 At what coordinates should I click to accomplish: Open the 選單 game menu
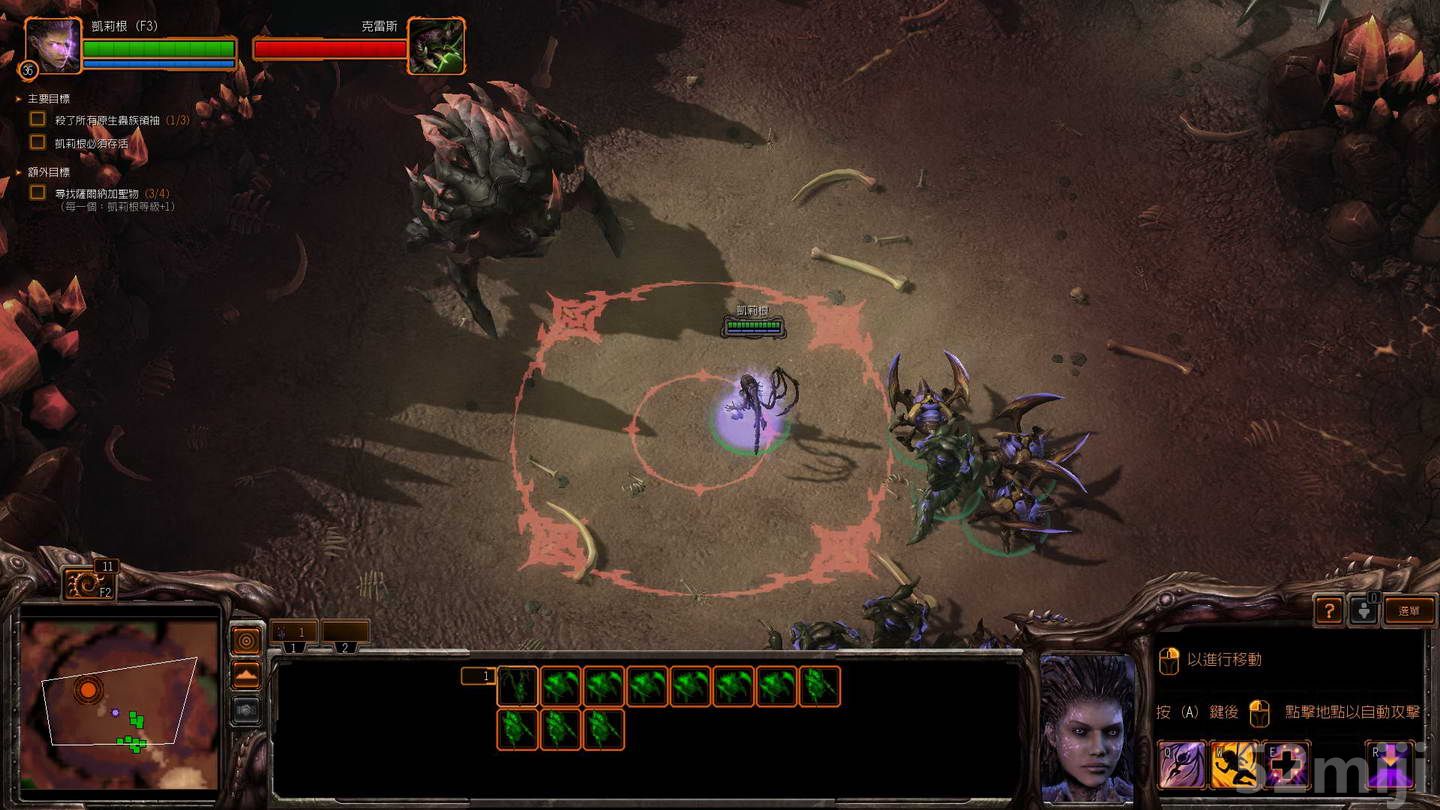point(1410,611)
